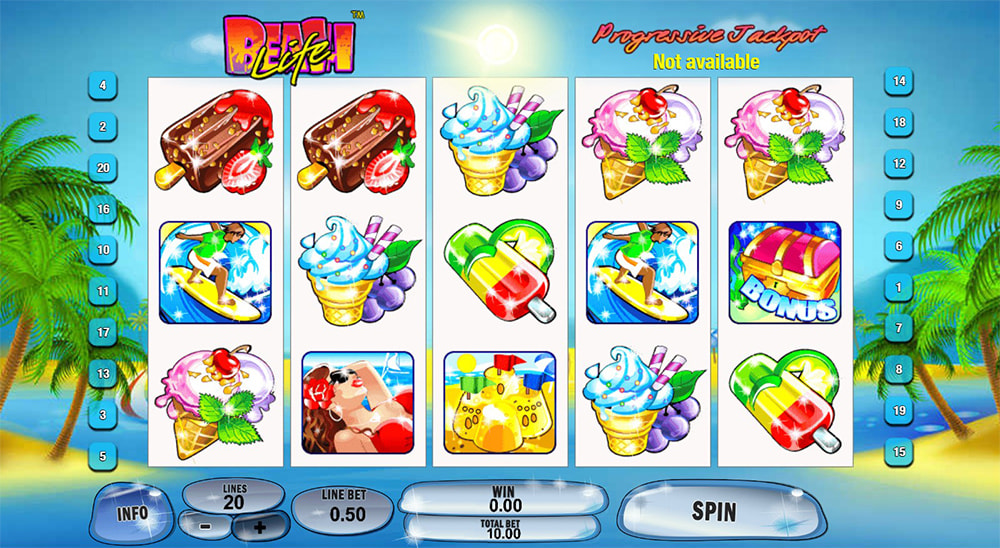Viewport: 1000px width, 548px height.
Task: Pick payline 15 marker
Action: [x=899, y=451]
